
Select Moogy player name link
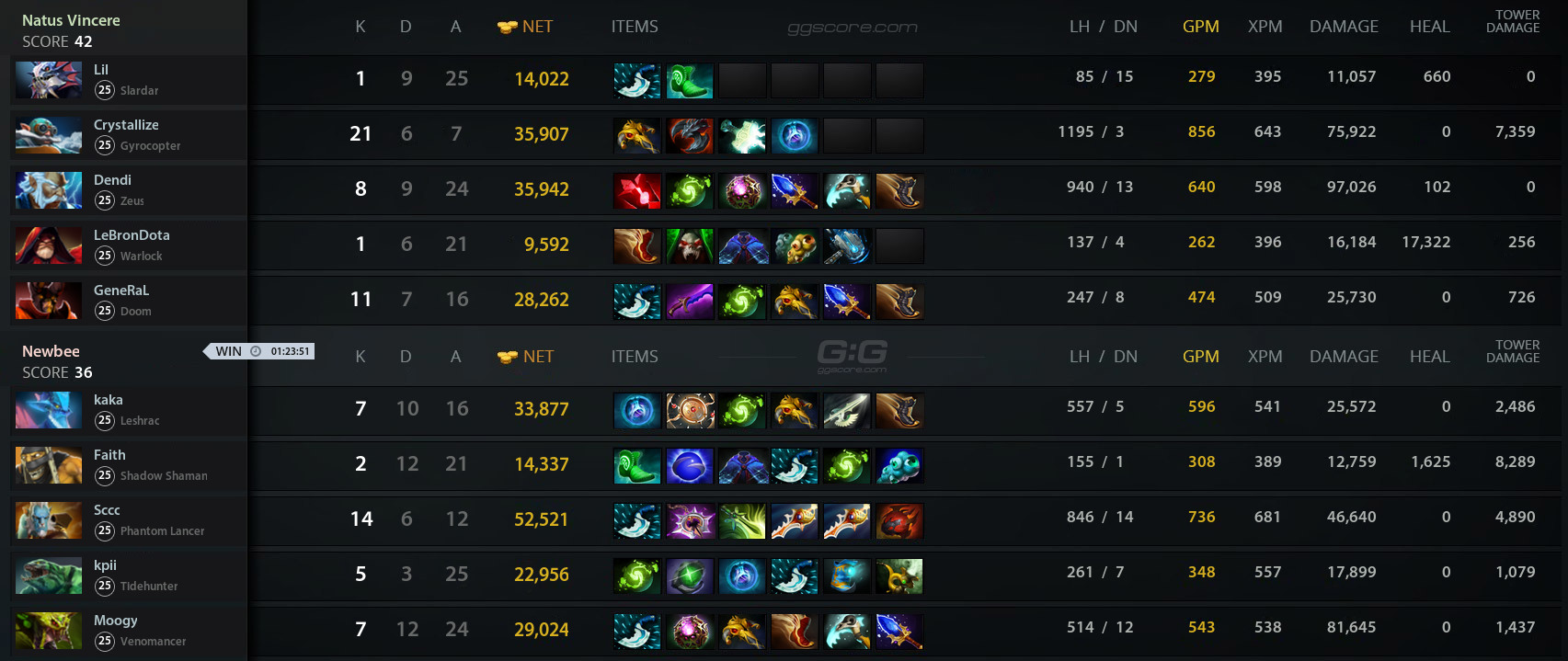[115, 621]
